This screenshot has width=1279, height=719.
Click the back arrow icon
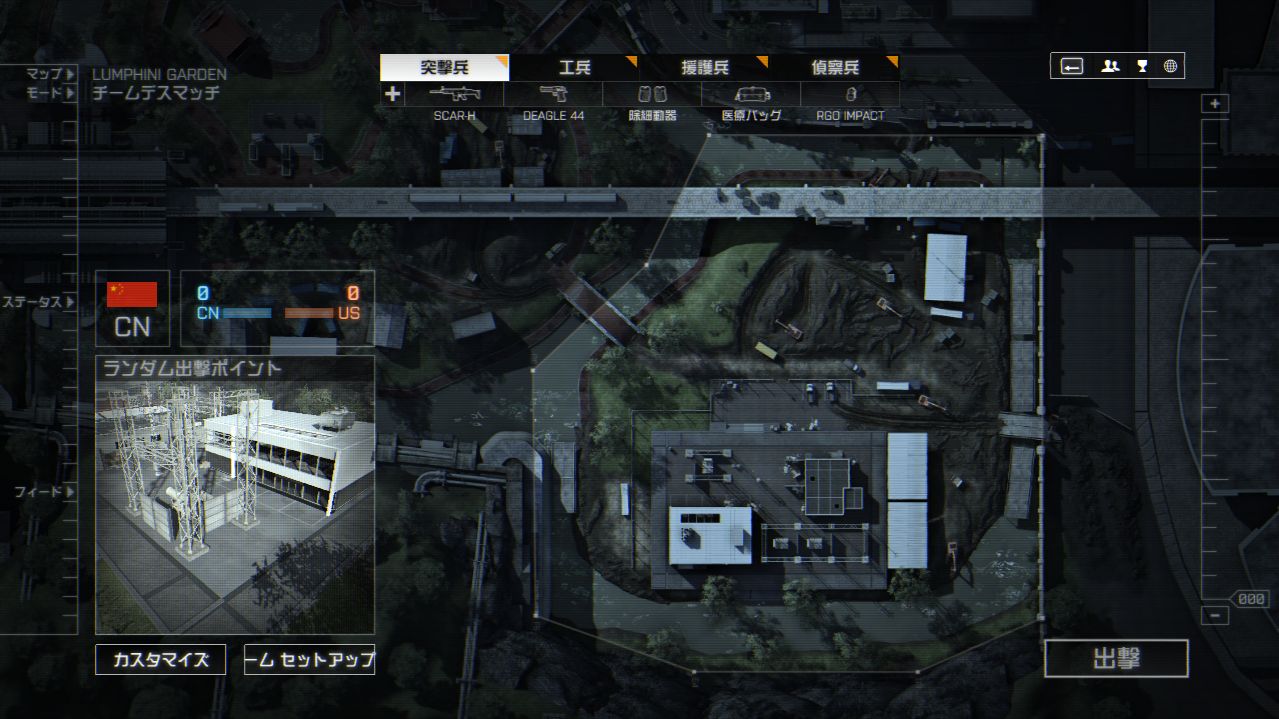coord(1071,66)
